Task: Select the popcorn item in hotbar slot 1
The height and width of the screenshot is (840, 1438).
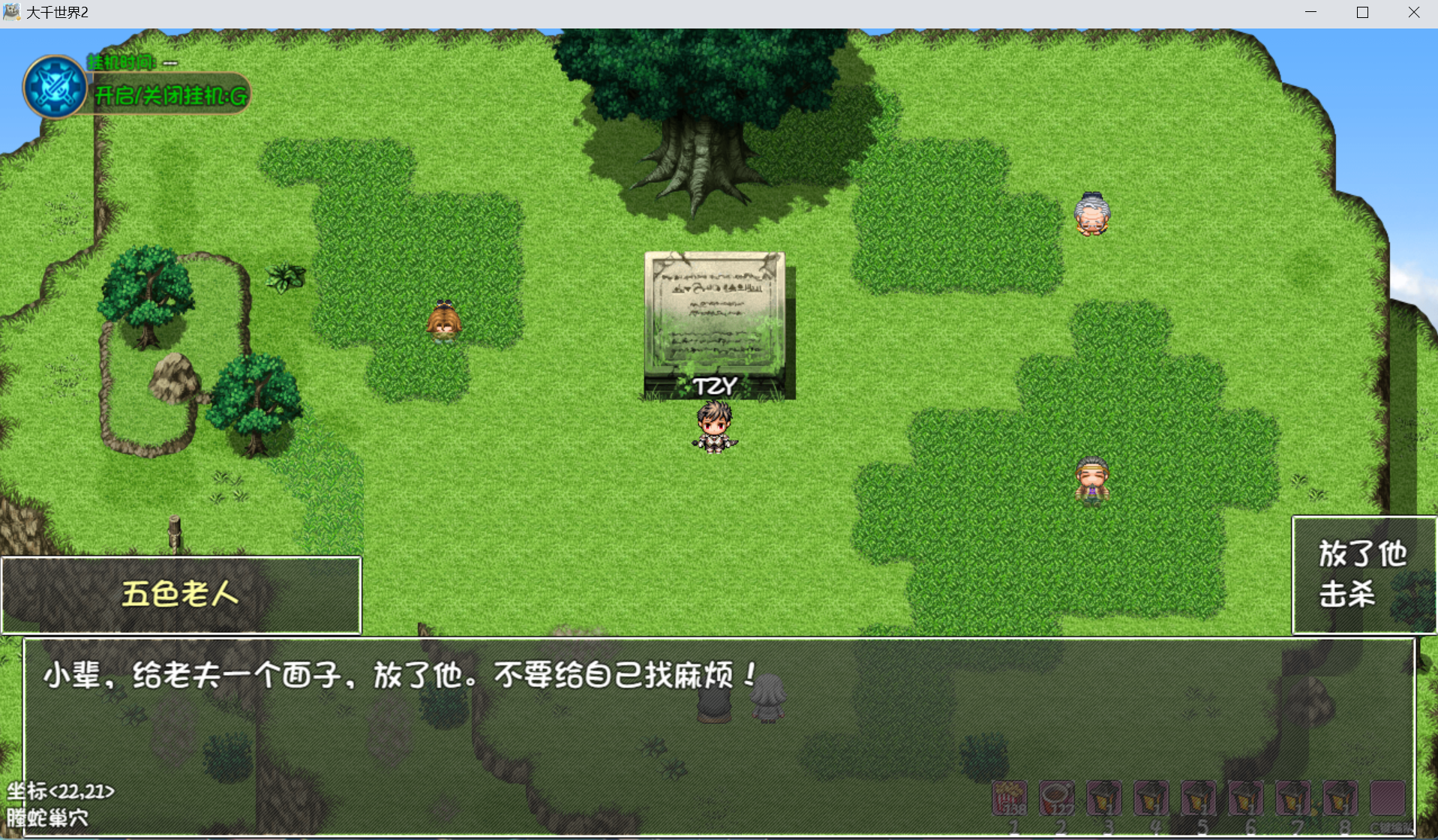Action: pyautogui.click(x=1009, y=797)
